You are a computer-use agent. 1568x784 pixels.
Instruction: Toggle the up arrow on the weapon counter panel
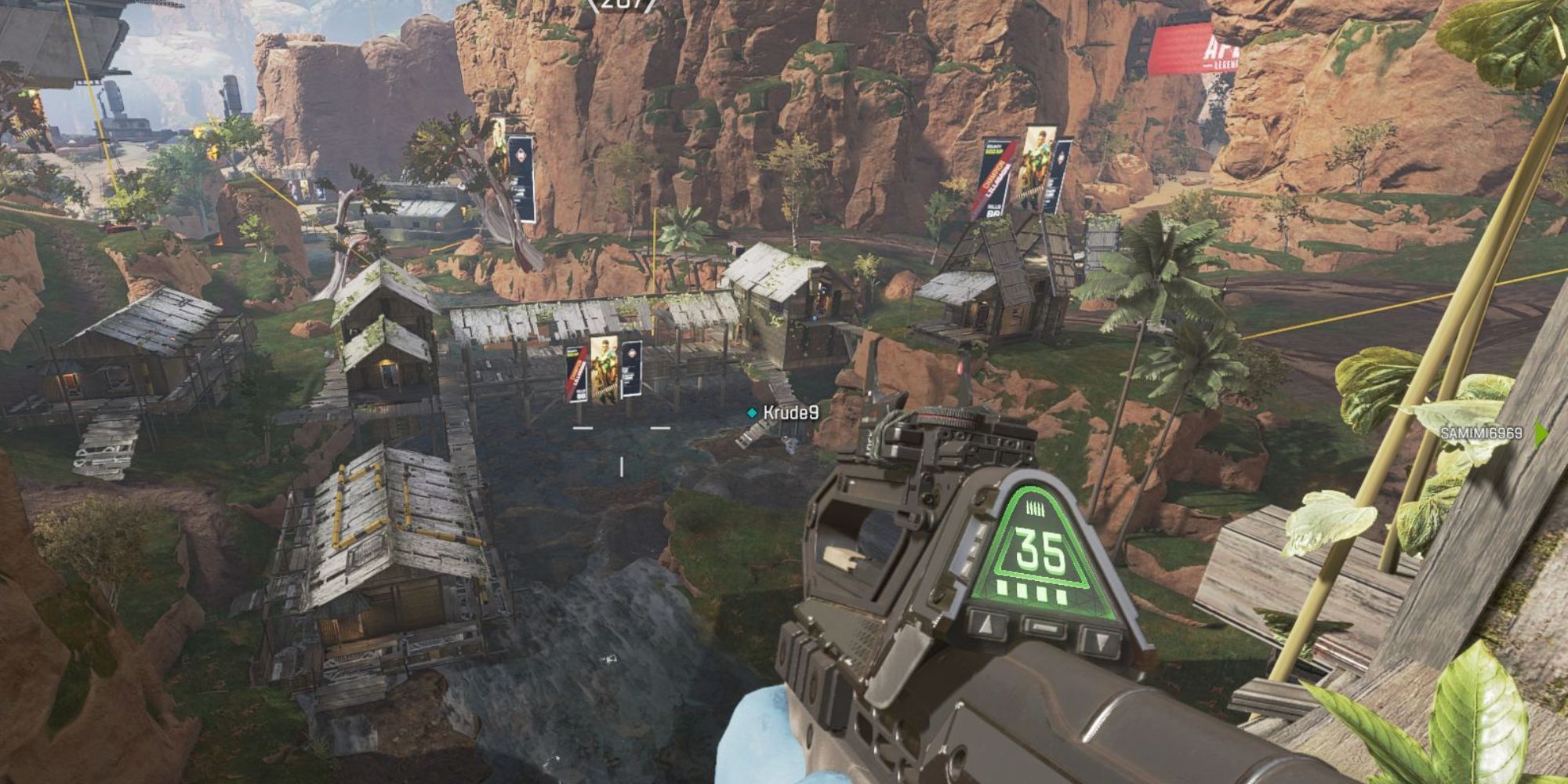[x=985, y=626]
